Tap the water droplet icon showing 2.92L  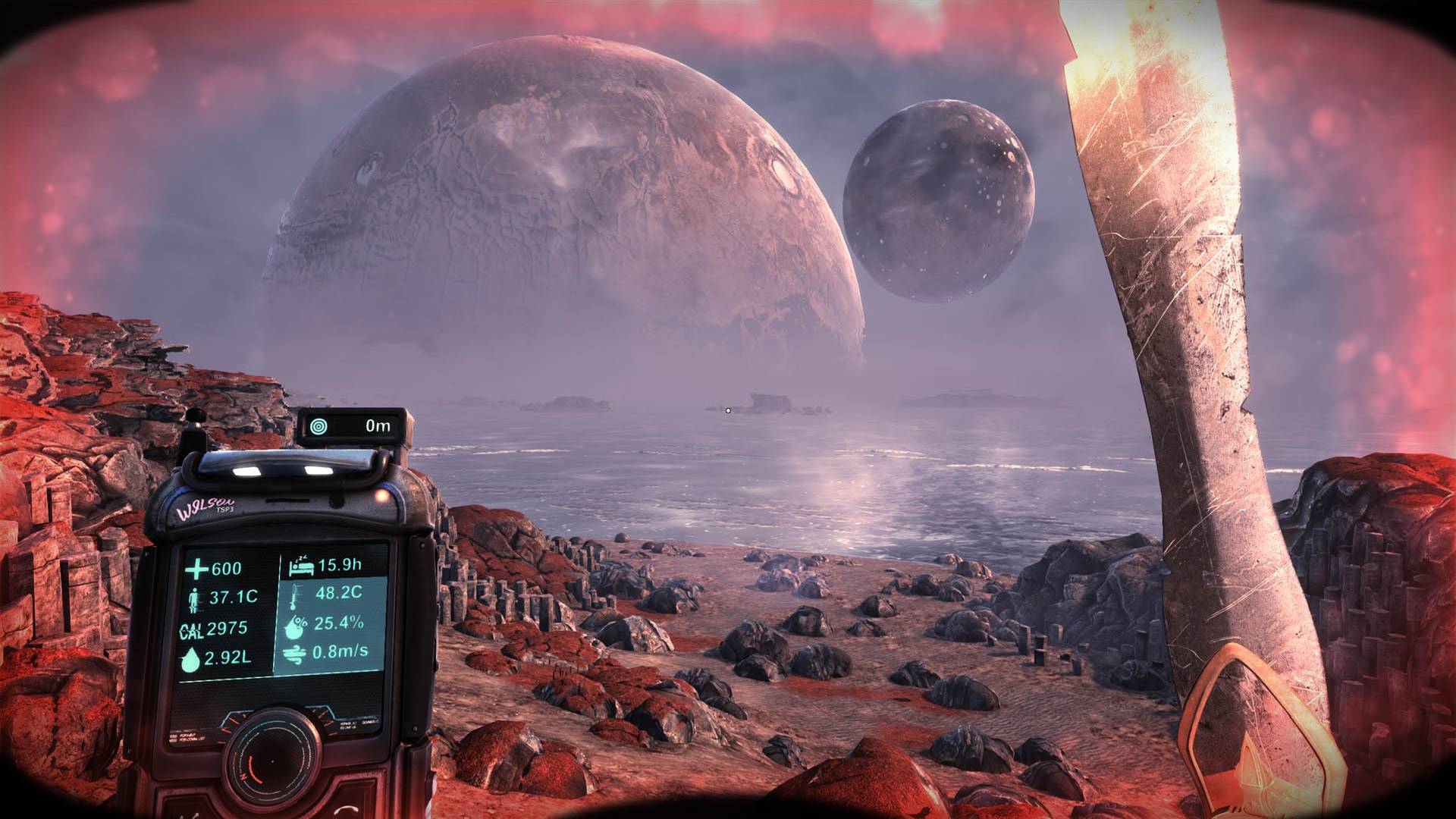coord(190,660)
